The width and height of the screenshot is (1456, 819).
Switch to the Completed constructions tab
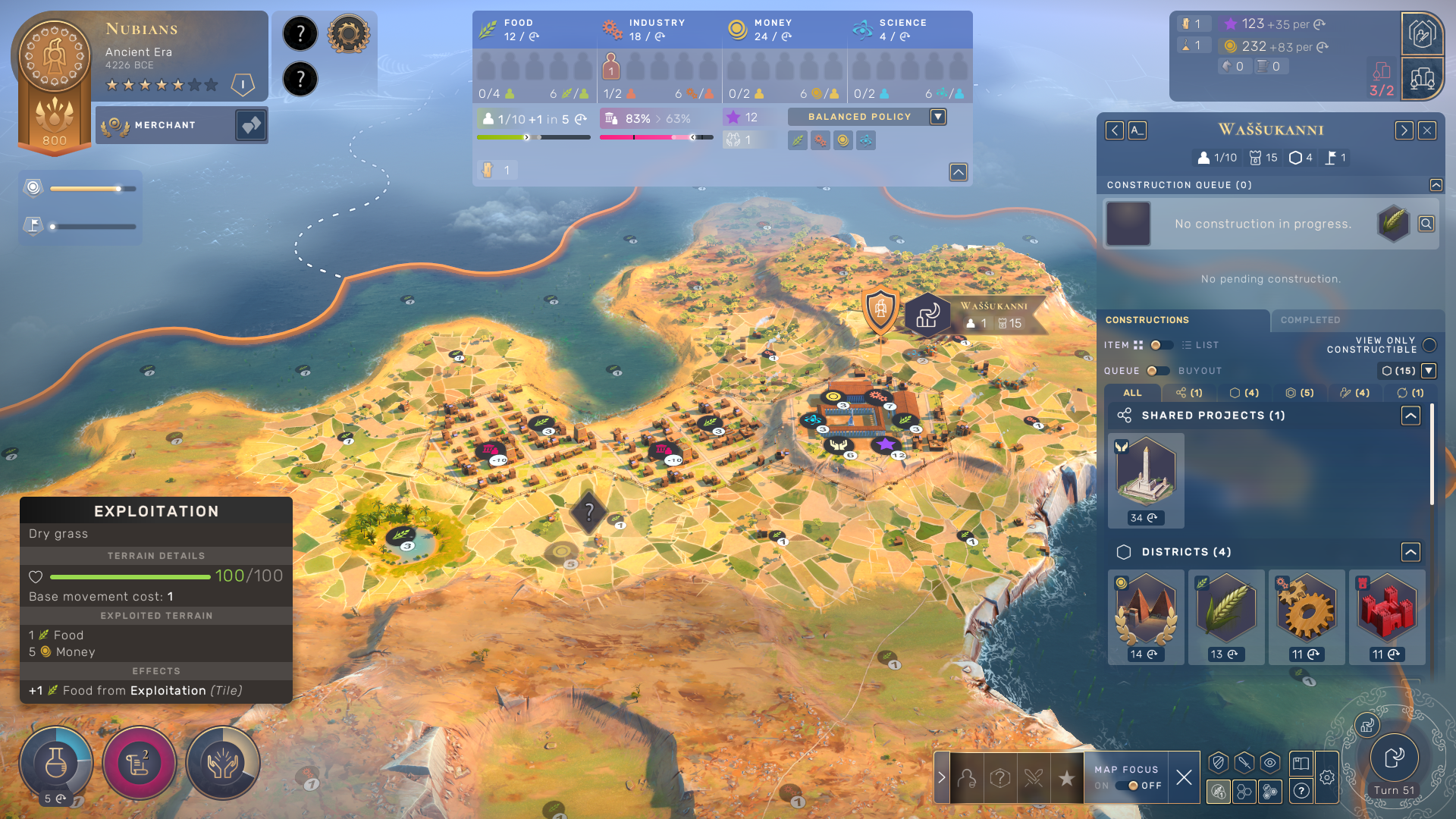(1310, 320)
